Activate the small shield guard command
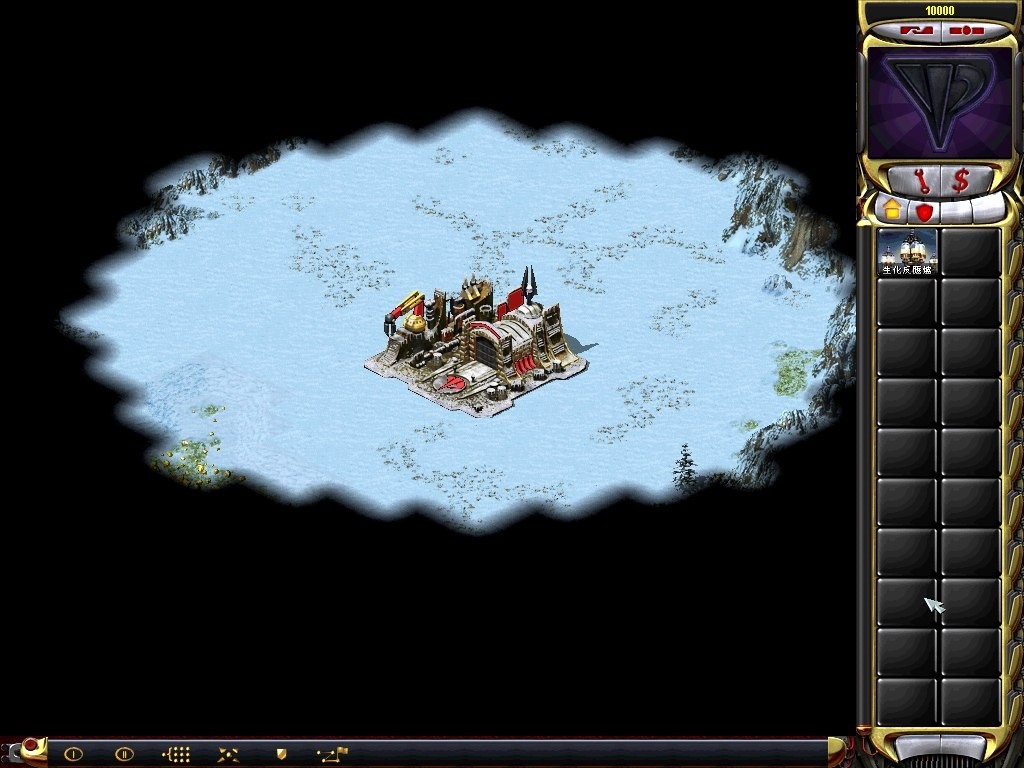1024x768 pixels. tap(281, 753)
